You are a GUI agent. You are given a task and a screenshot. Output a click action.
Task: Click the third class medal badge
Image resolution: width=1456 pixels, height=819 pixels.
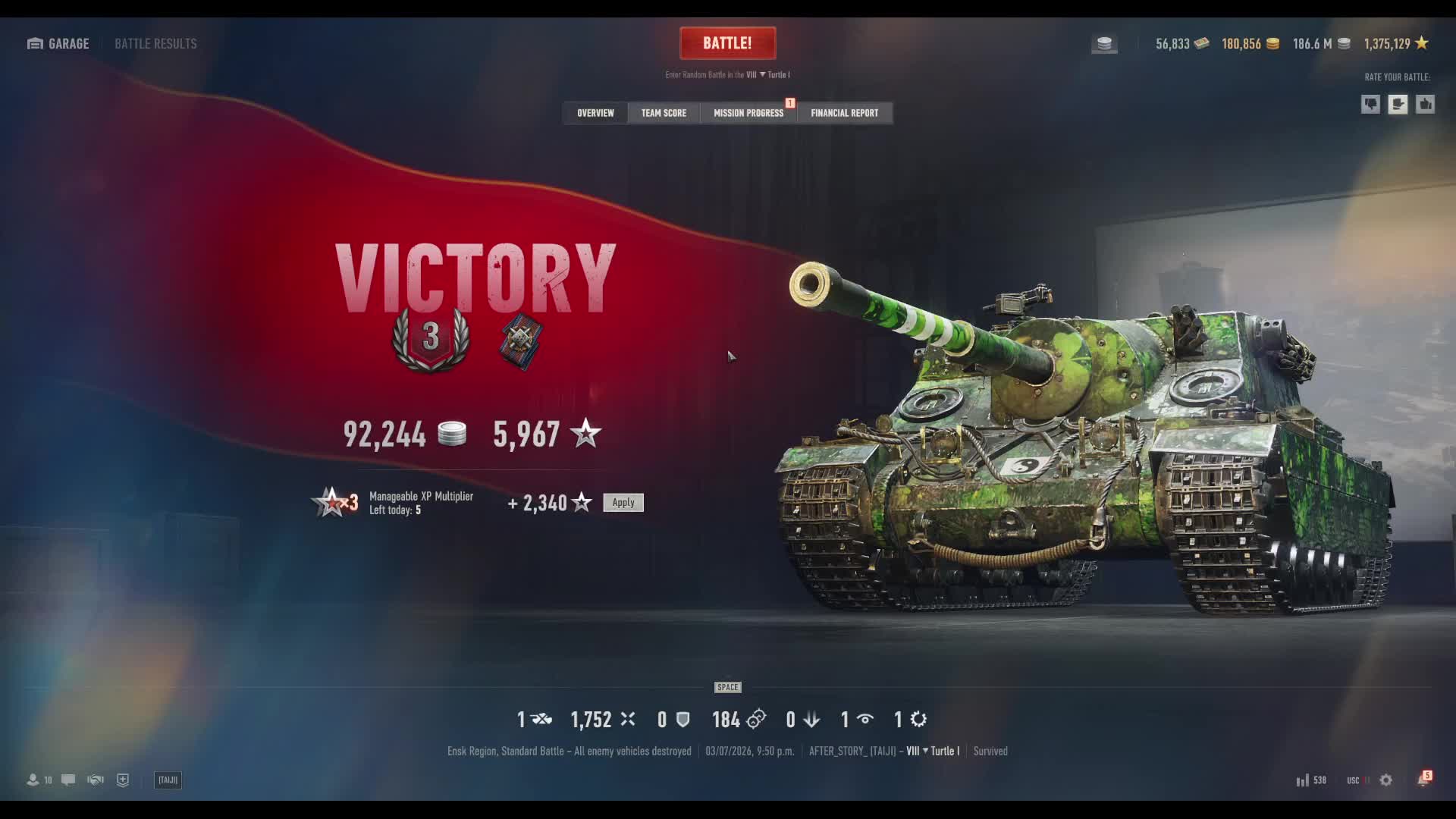point(431,339)
